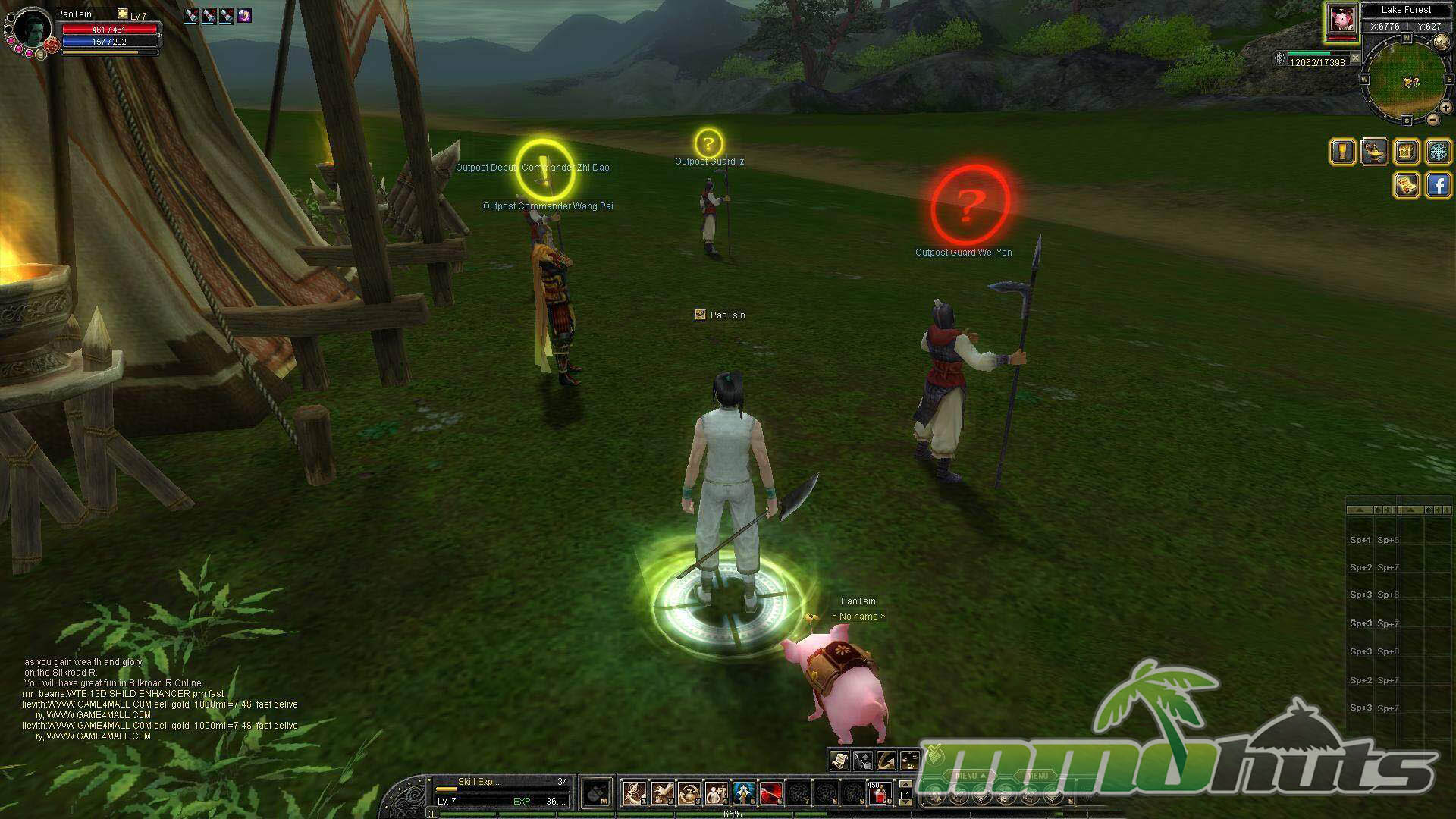Use the sword action in hotbar slot 1

click(635, 793)
